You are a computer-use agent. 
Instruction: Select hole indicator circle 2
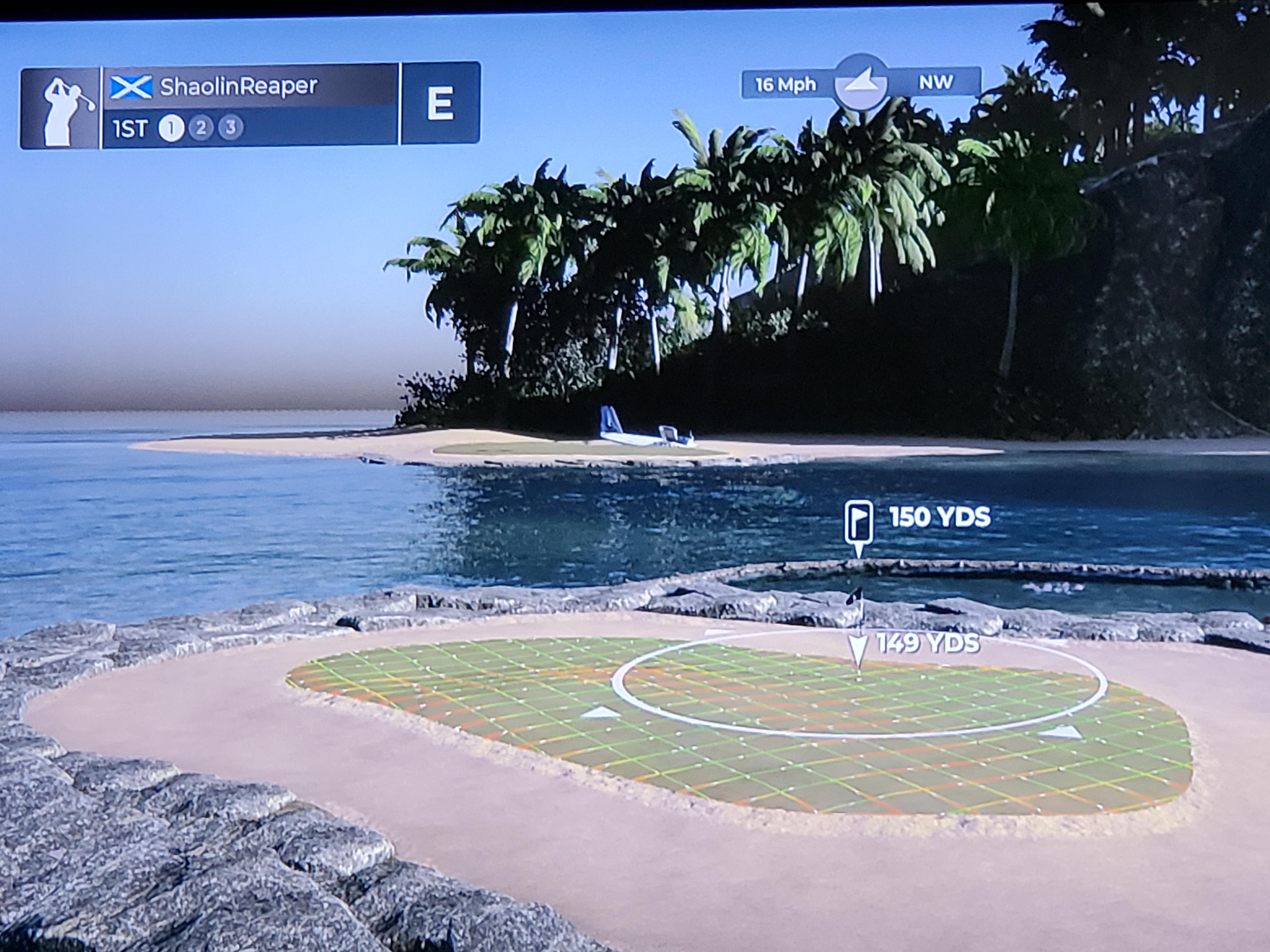pyautogui.click(x=201, y=127)
